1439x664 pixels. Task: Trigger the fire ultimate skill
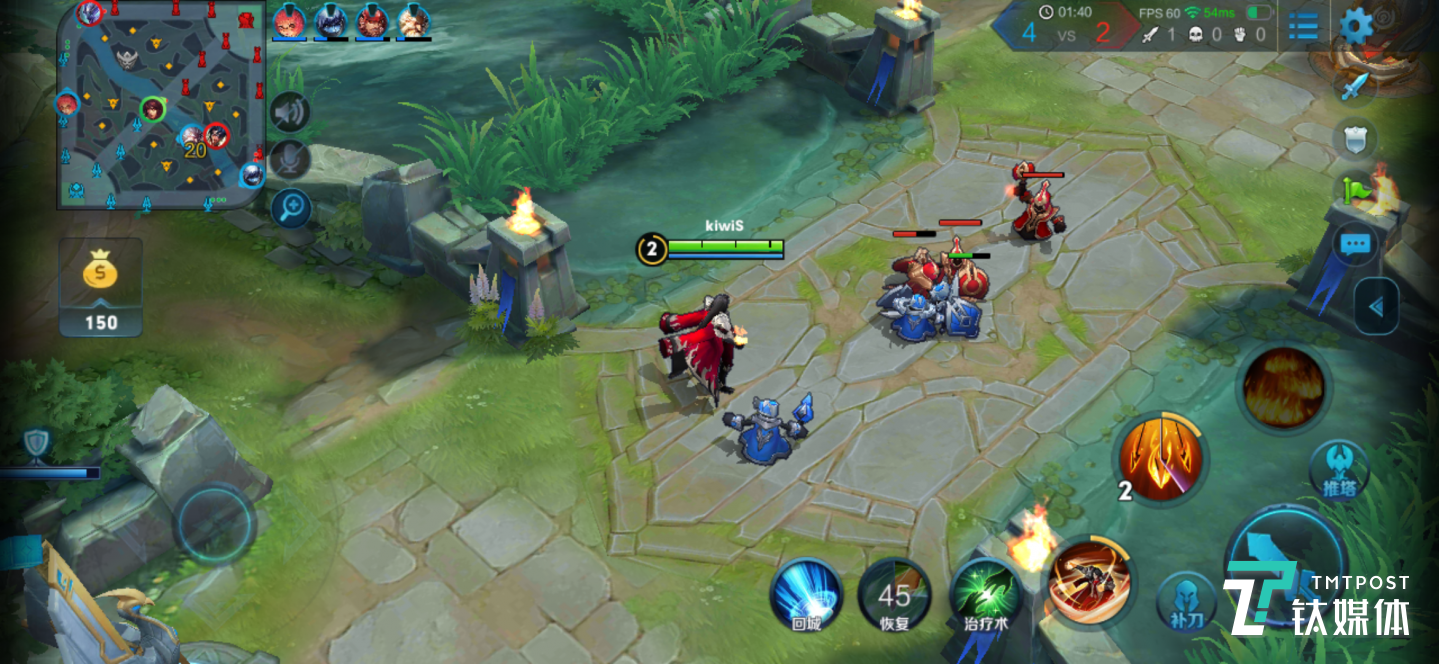pyautogui.click(x=1284, y=387)
